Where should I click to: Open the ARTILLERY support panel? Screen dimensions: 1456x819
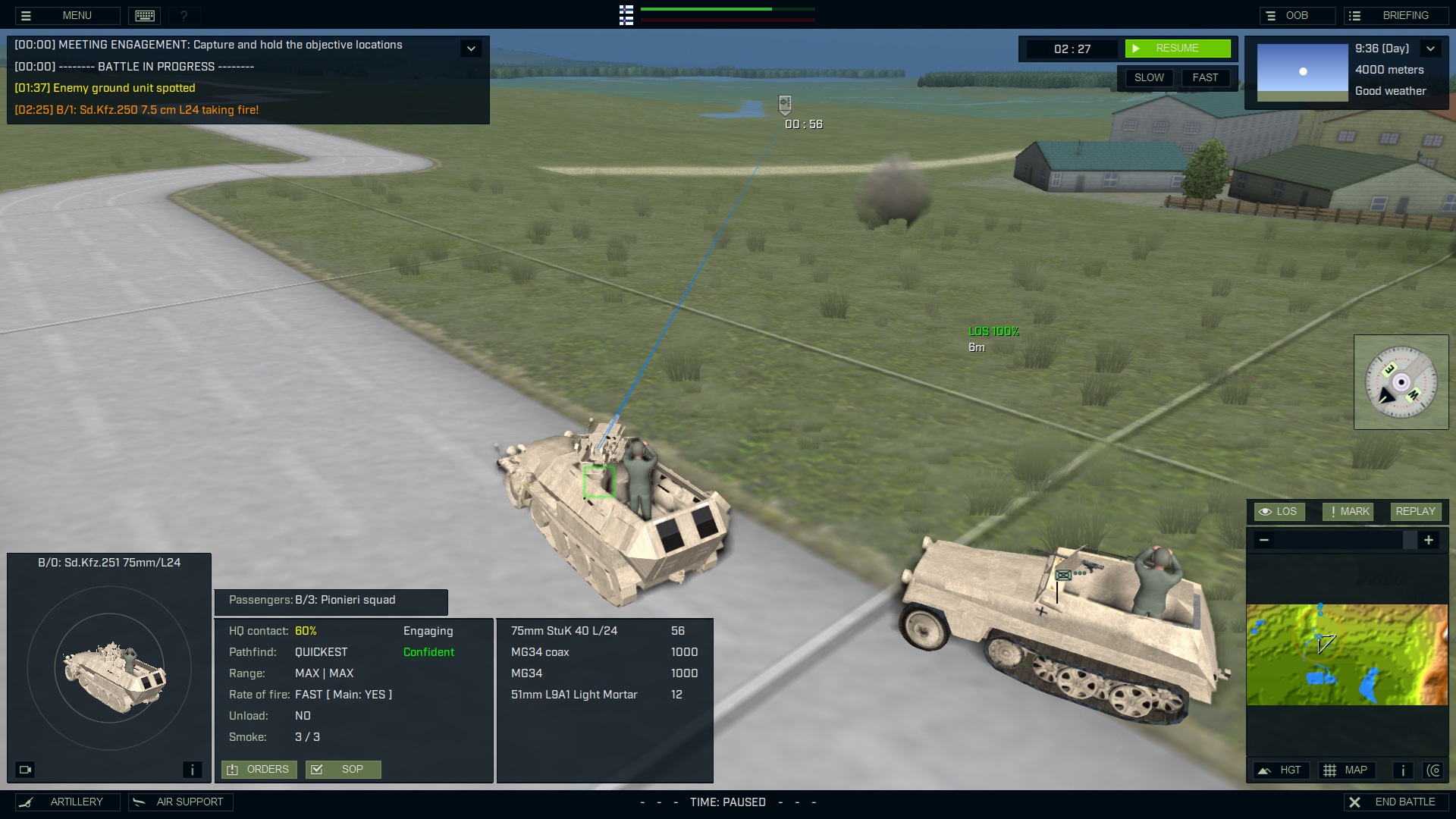(x=67, y=802)
